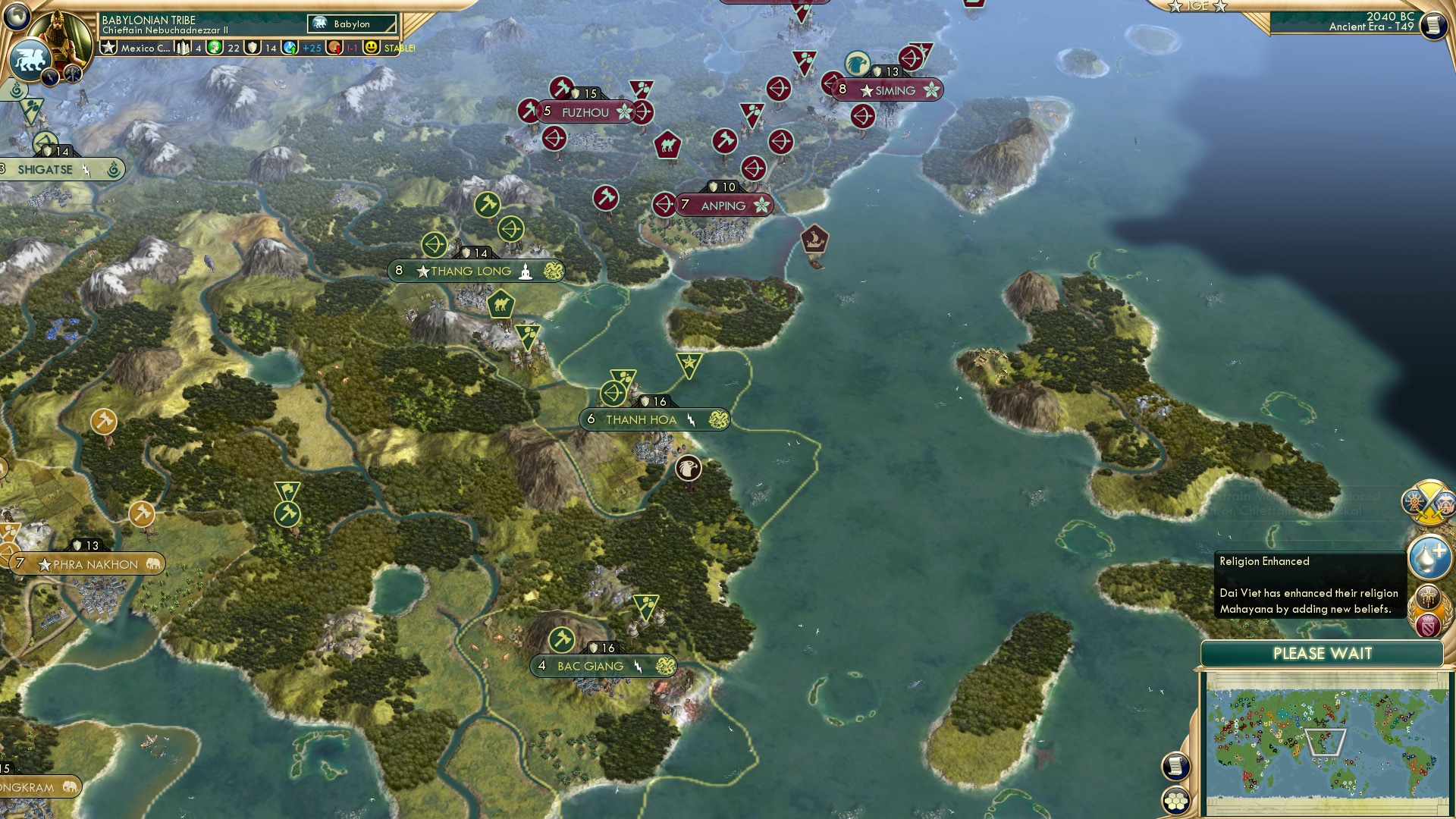Open the Babylon civilization diplomacy icon
Image resolution: width=1456 pixels, height=819 pixels.
click(x=29, y=61)
